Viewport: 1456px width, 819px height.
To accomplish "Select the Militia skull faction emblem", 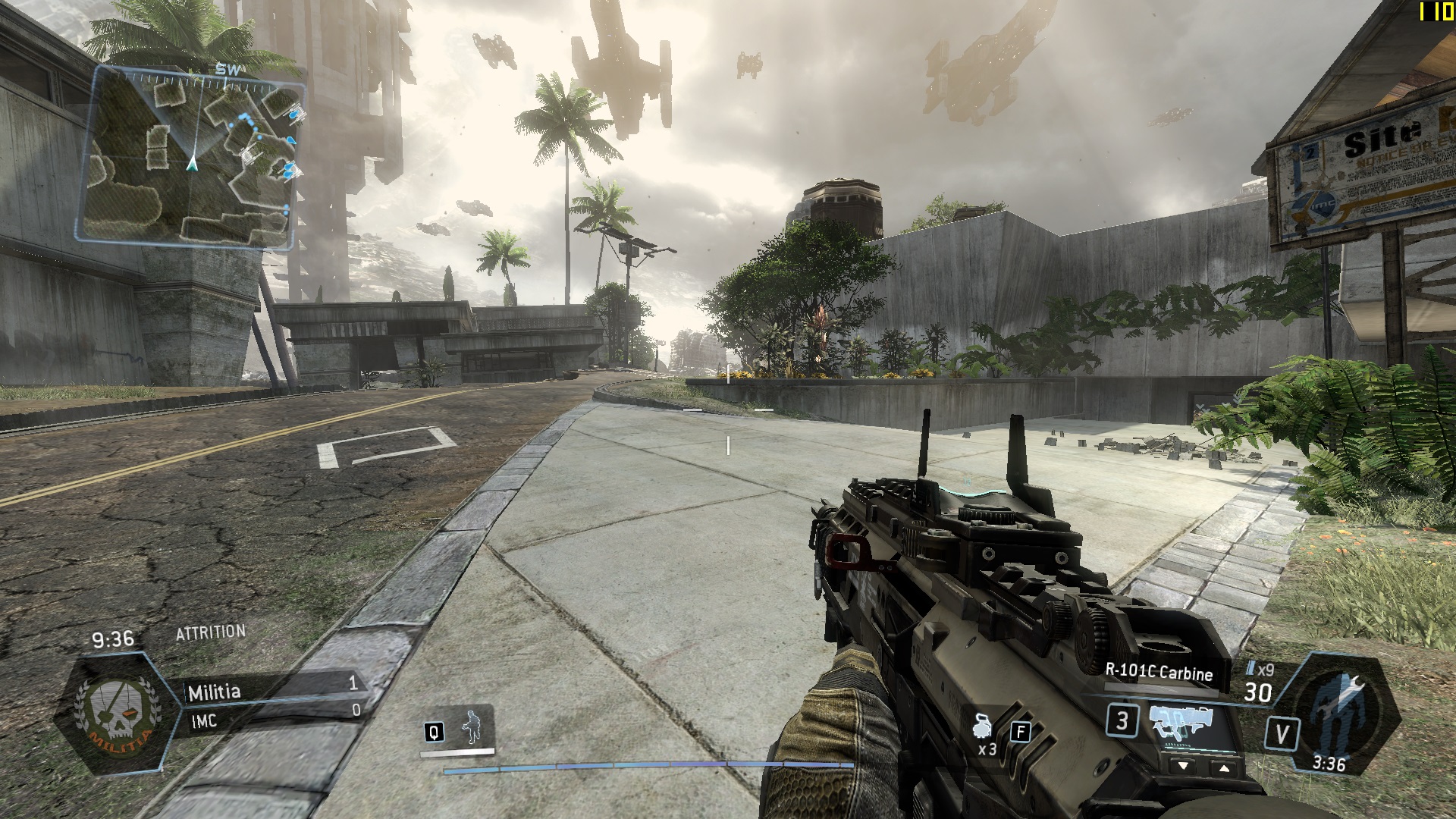I will [x=118, y=713].
